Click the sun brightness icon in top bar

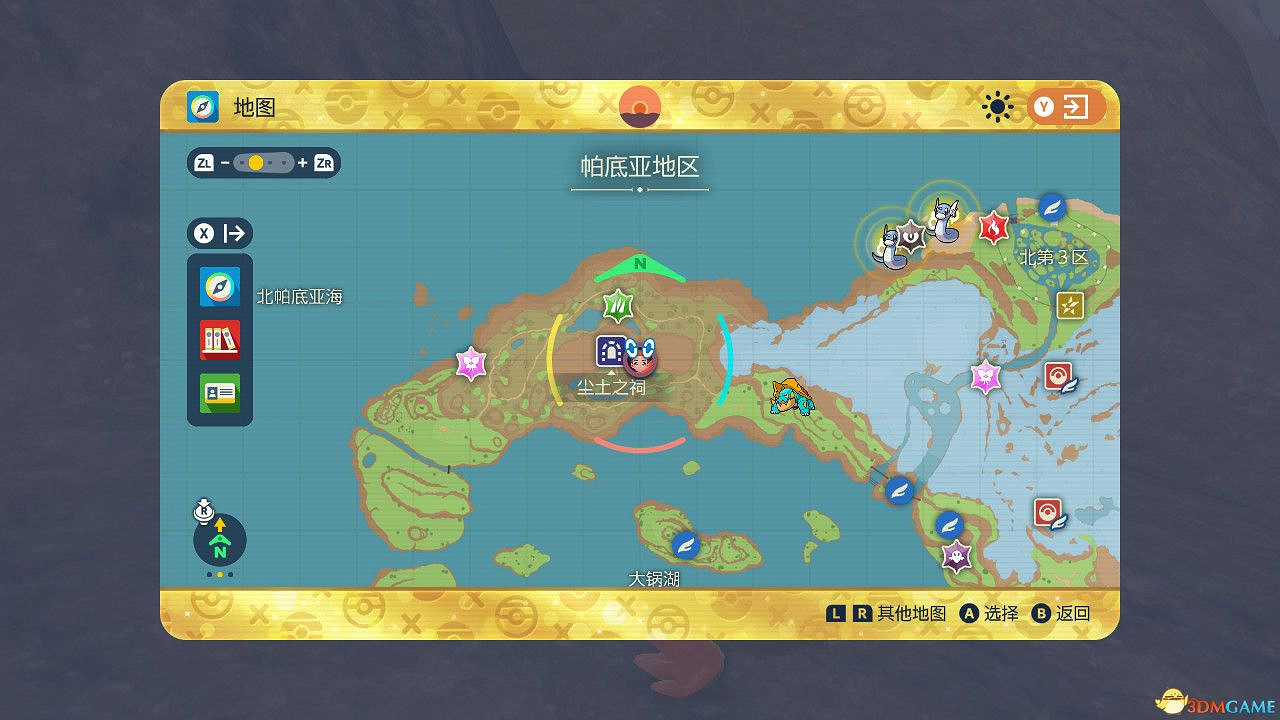click(997, 104)
